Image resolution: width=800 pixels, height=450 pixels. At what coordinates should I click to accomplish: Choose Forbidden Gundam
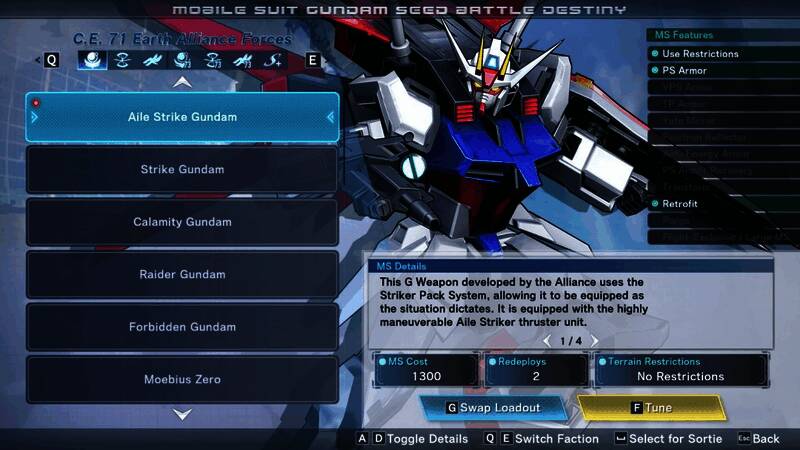point(182,327)
